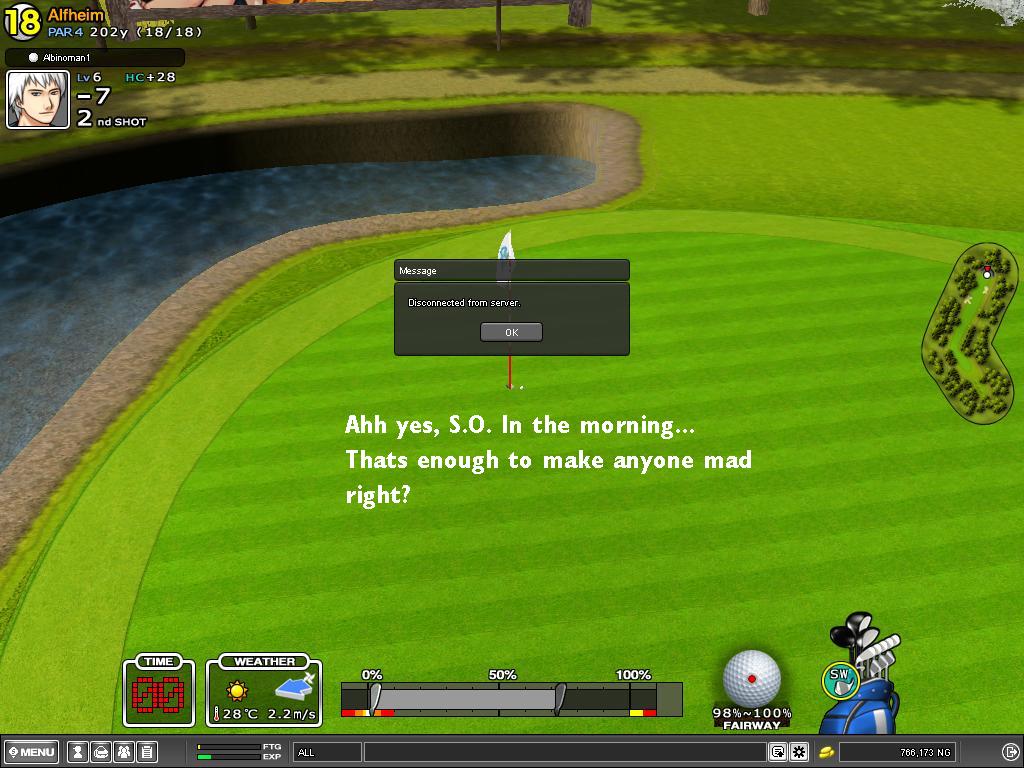Open the gear settings icon
The image size is (1024, 768).
pos(799,752)
